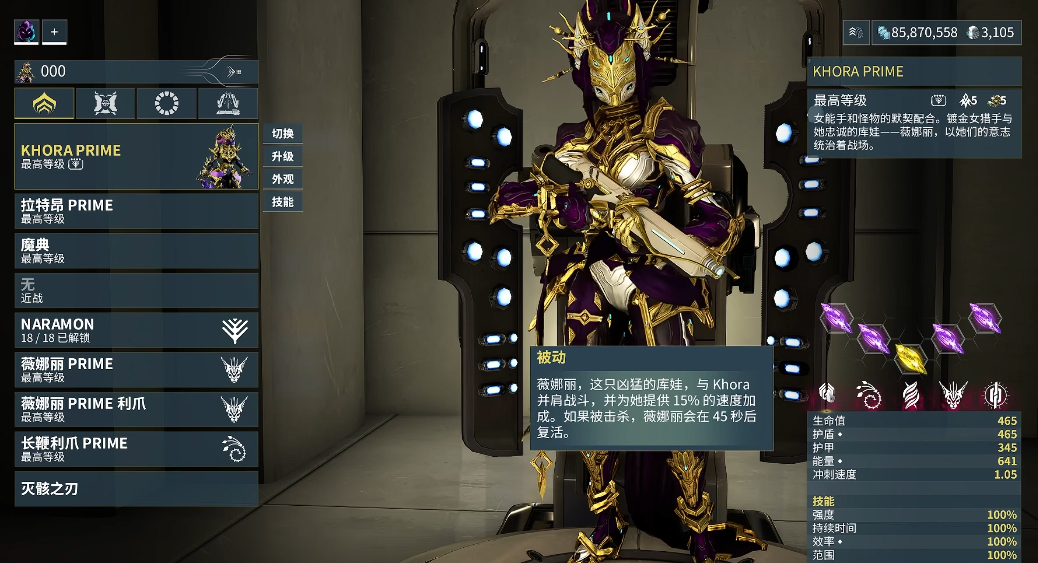The image size is (1038, 563).
Task: Open the 000 loadout selector bar
Action: [x=135, y=72]
